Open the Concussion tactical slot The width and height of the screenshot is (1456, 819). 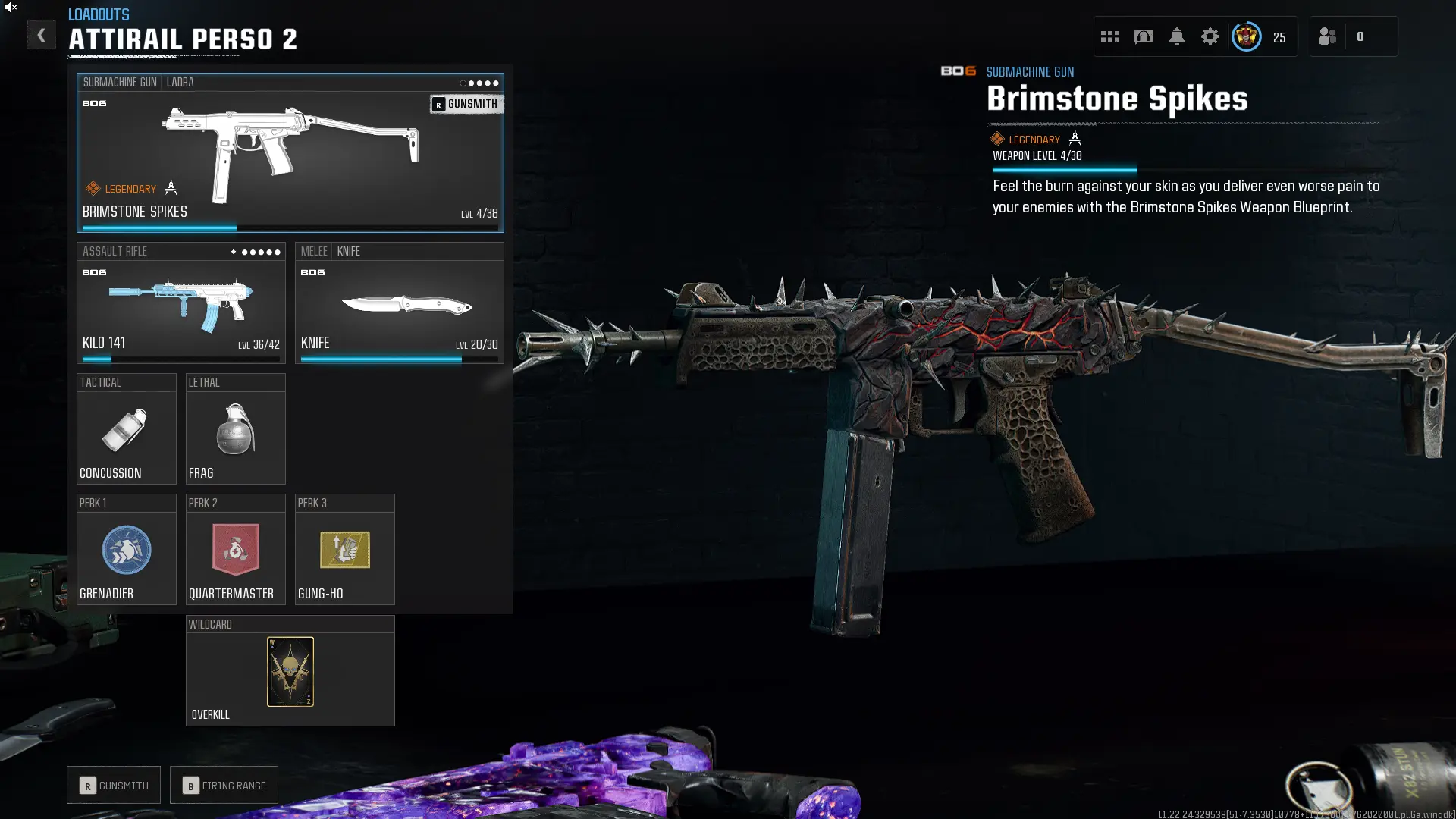tap(126, 429)
